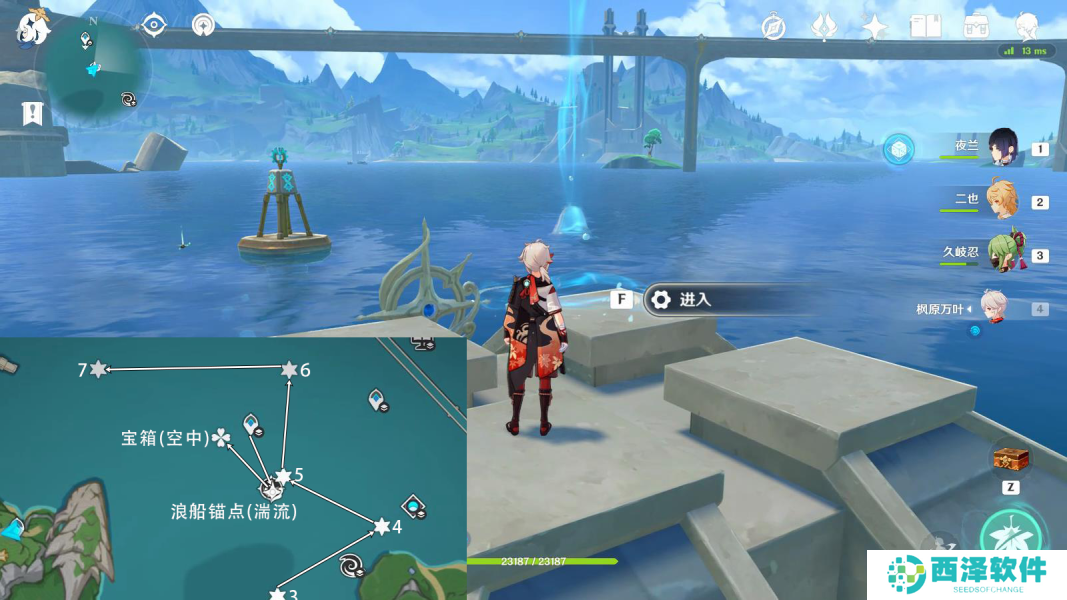Viewport: 1067px width, 600px height.
Task: Click the 进入 enter prompt
Action: 694,299
